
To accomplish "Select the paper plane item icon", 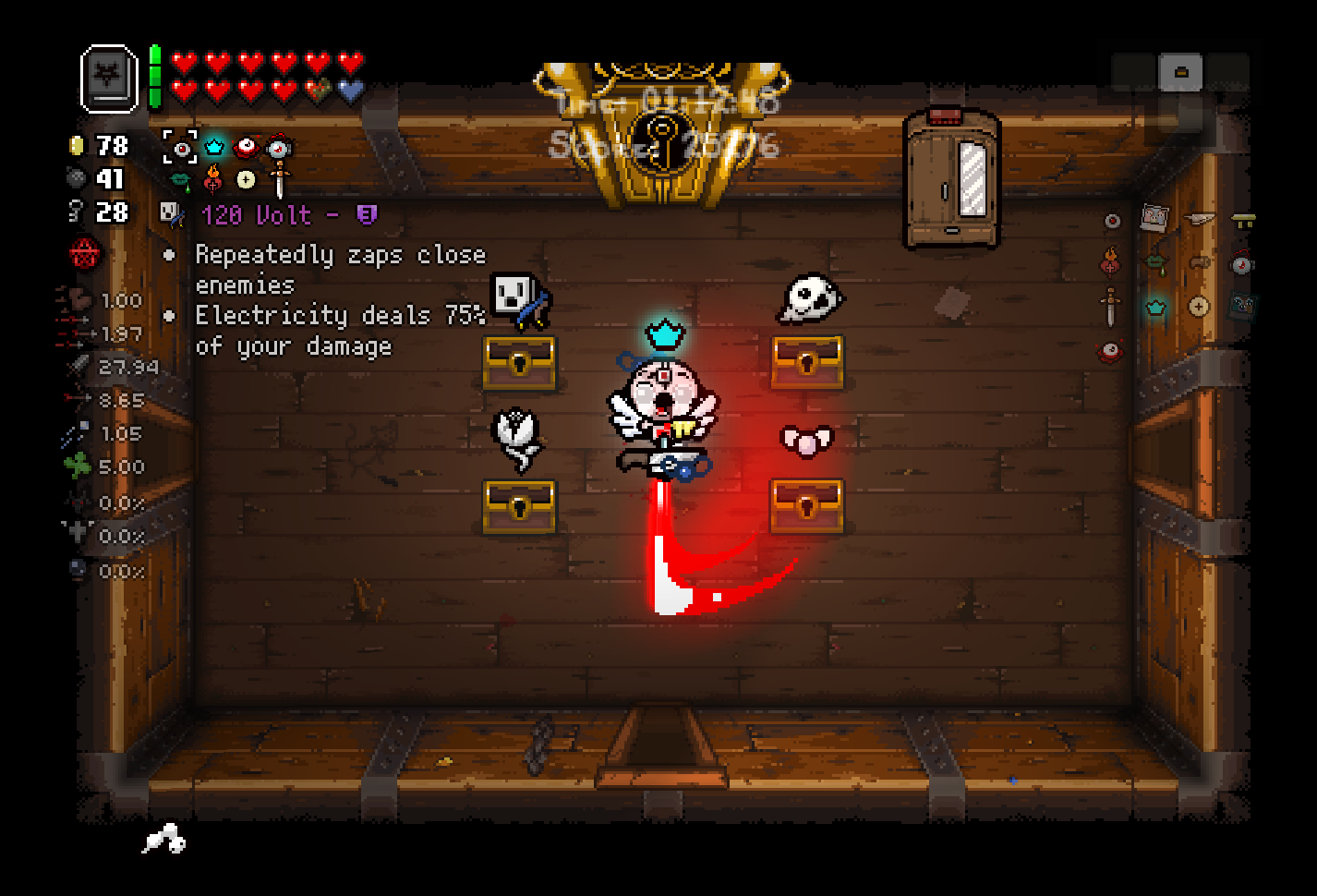I will point(1199,219).
